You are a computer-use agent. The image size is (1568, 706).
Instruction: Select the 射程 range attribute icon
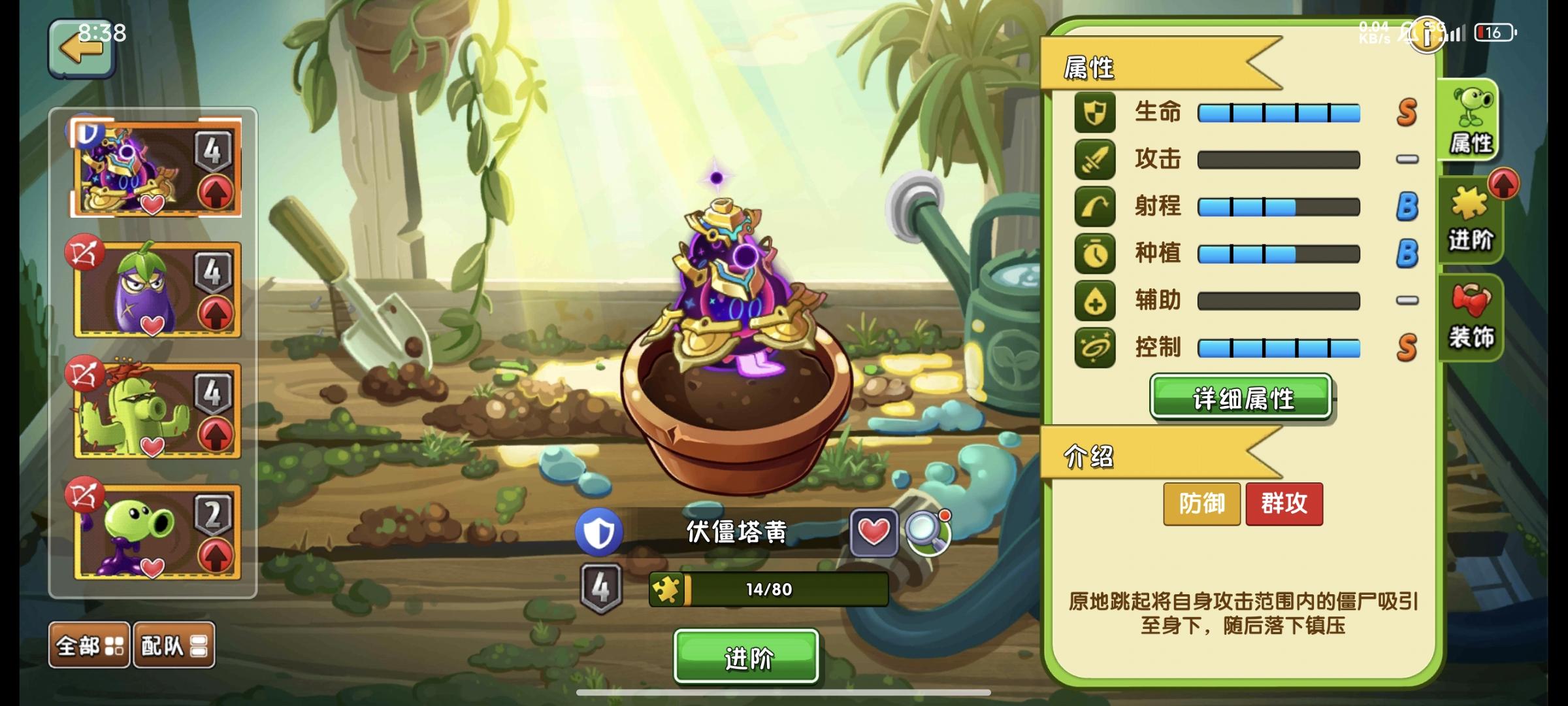coord(1095,207)
